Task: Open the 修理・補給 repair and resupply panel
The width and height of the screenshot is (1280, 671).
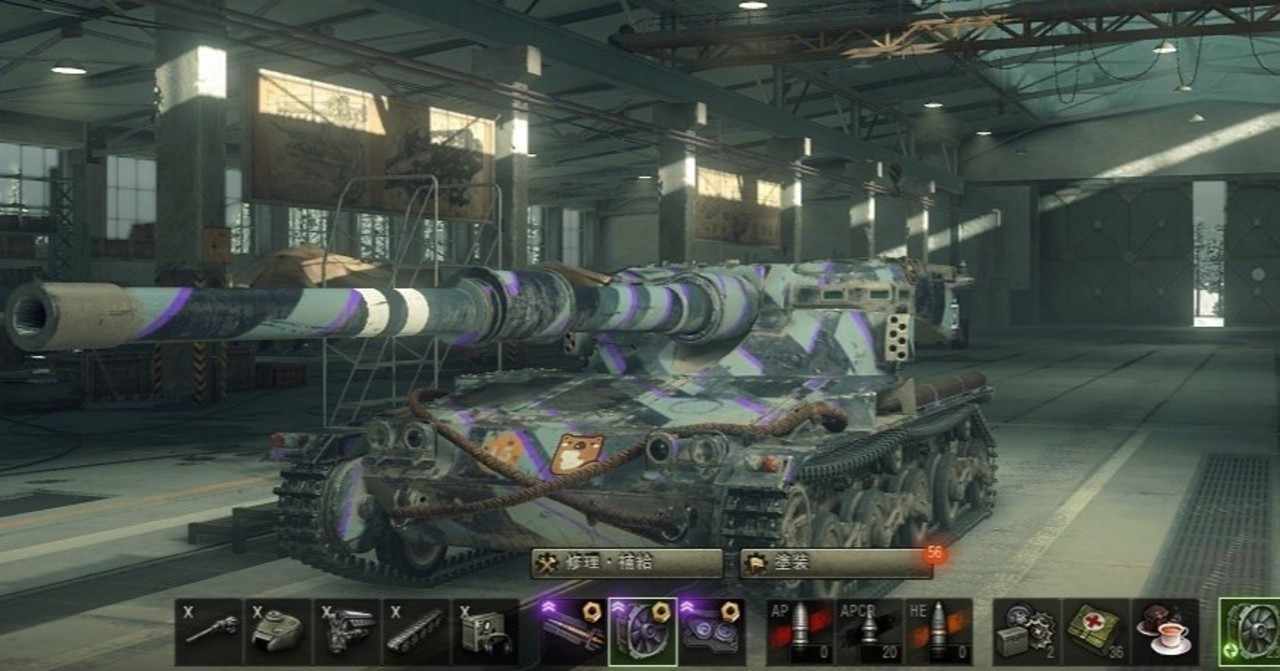Action: click(626, 563)
